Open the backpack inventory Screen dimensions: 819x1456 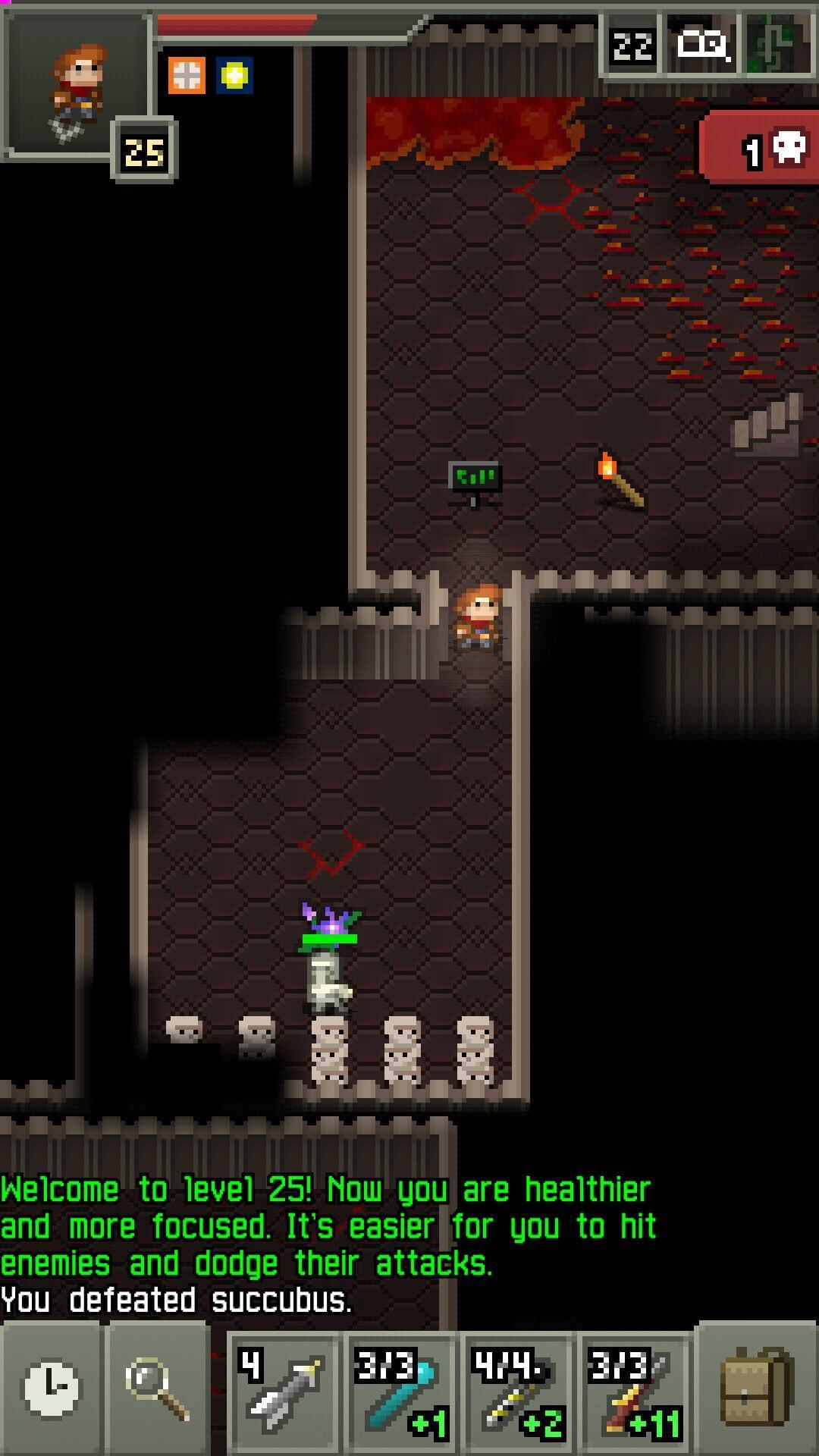pos(756,1389)
